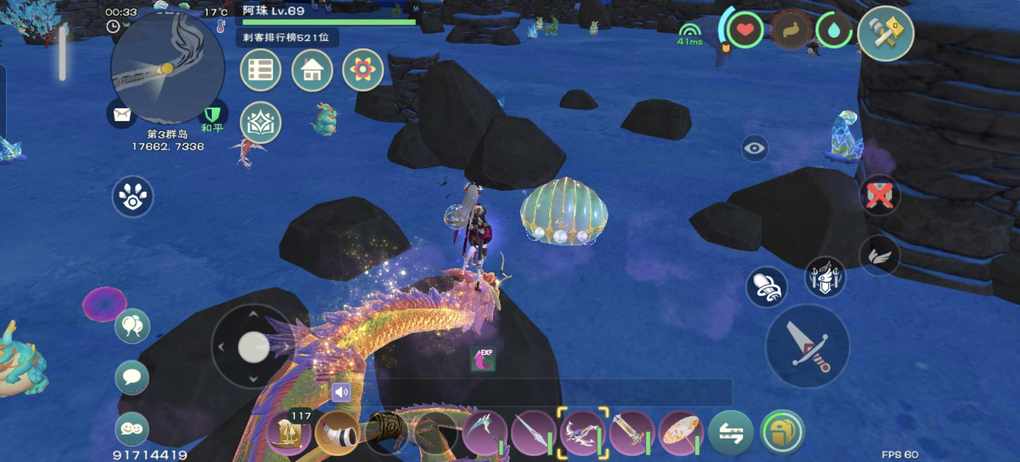Toggle the green peace mode shield
1020x462 pixels.
tap(212, 114)
